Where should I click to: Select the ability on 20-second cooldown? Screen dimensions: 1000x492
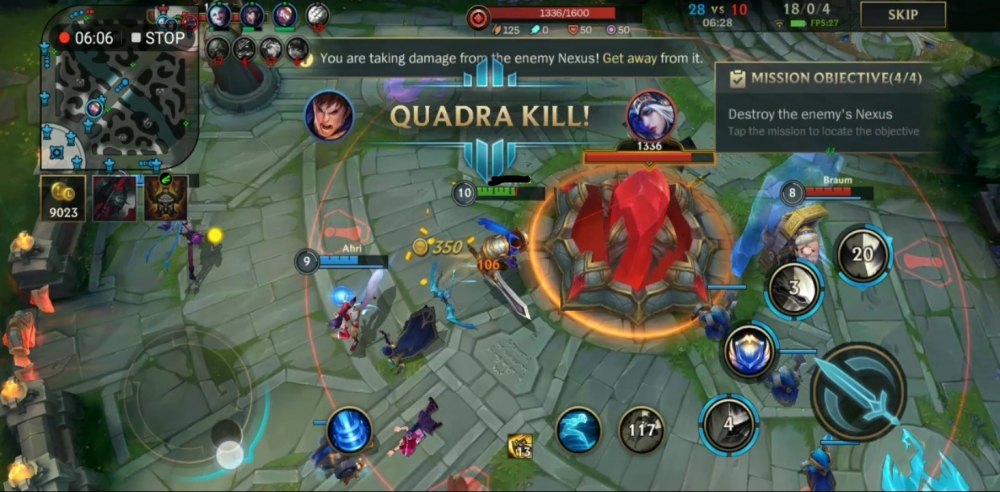click(862, 255)
